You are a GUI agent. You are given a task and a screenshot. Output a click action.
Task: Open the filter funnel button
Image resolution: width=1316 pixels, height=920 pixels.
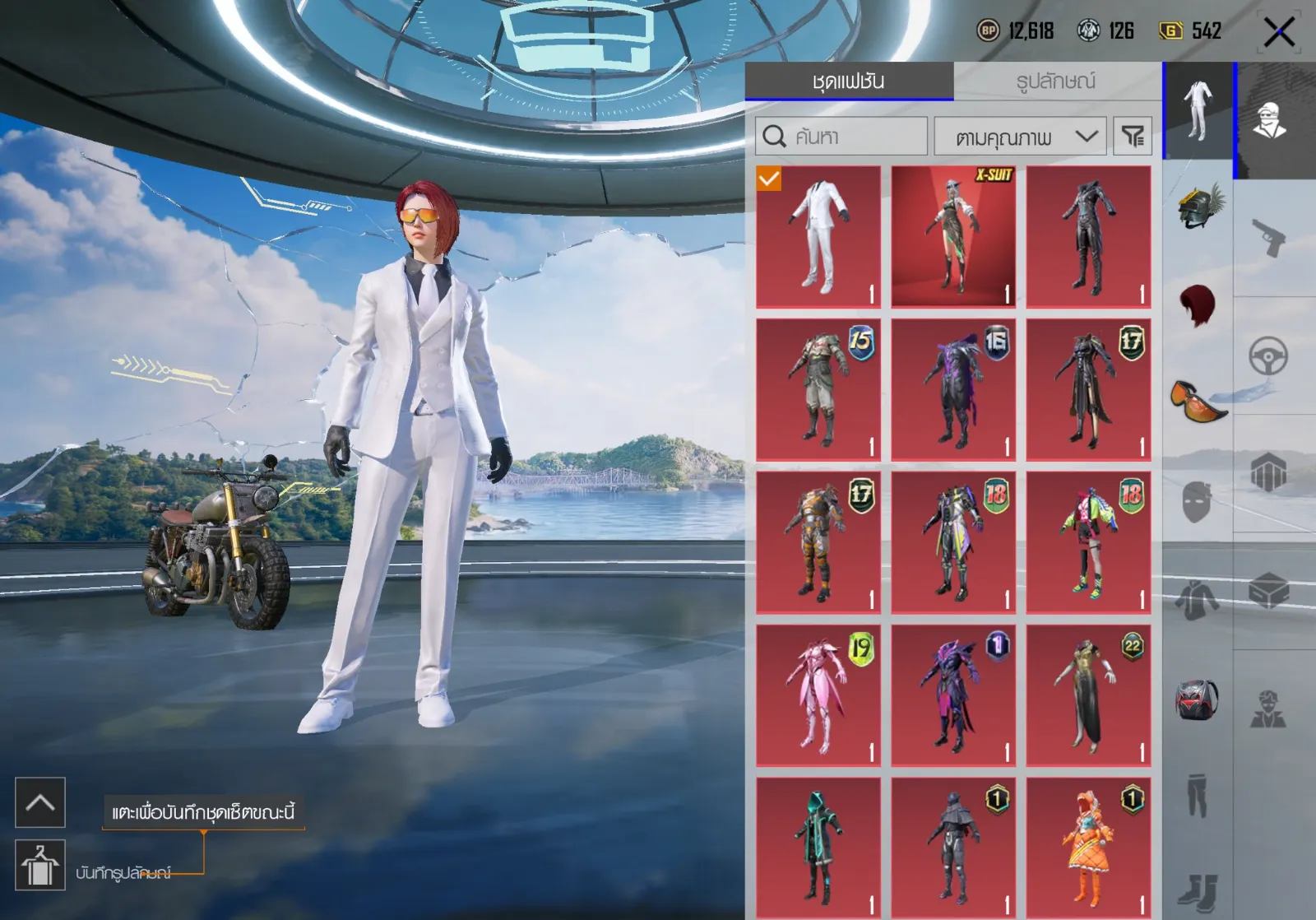(1132, 136)
